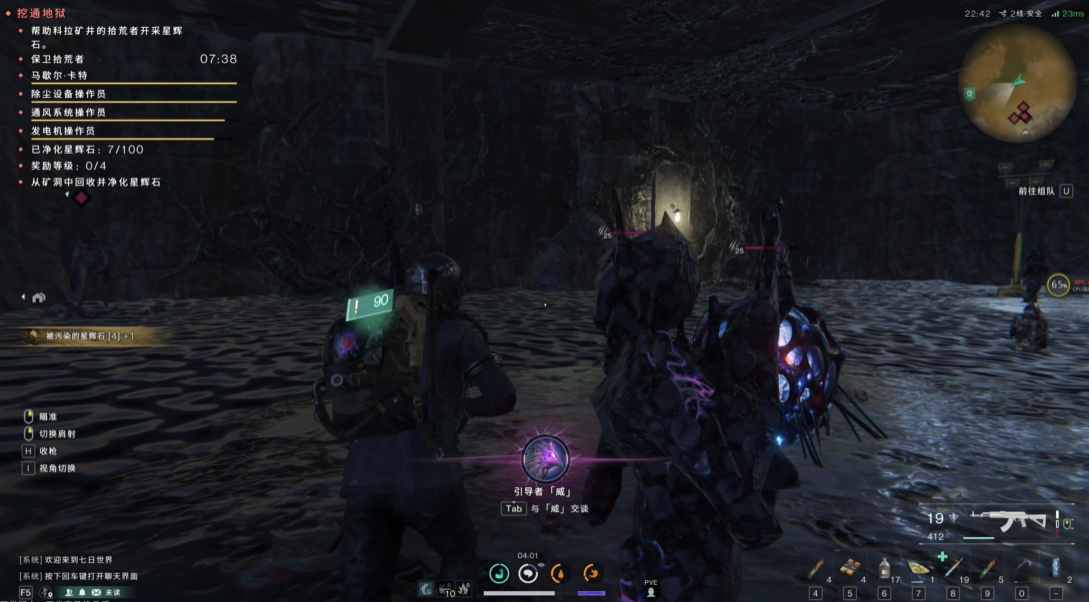Select the glass bottle hotbar item
This screenshot has width=1089, height=602.
pyautogui.click(x=884, y=568)
